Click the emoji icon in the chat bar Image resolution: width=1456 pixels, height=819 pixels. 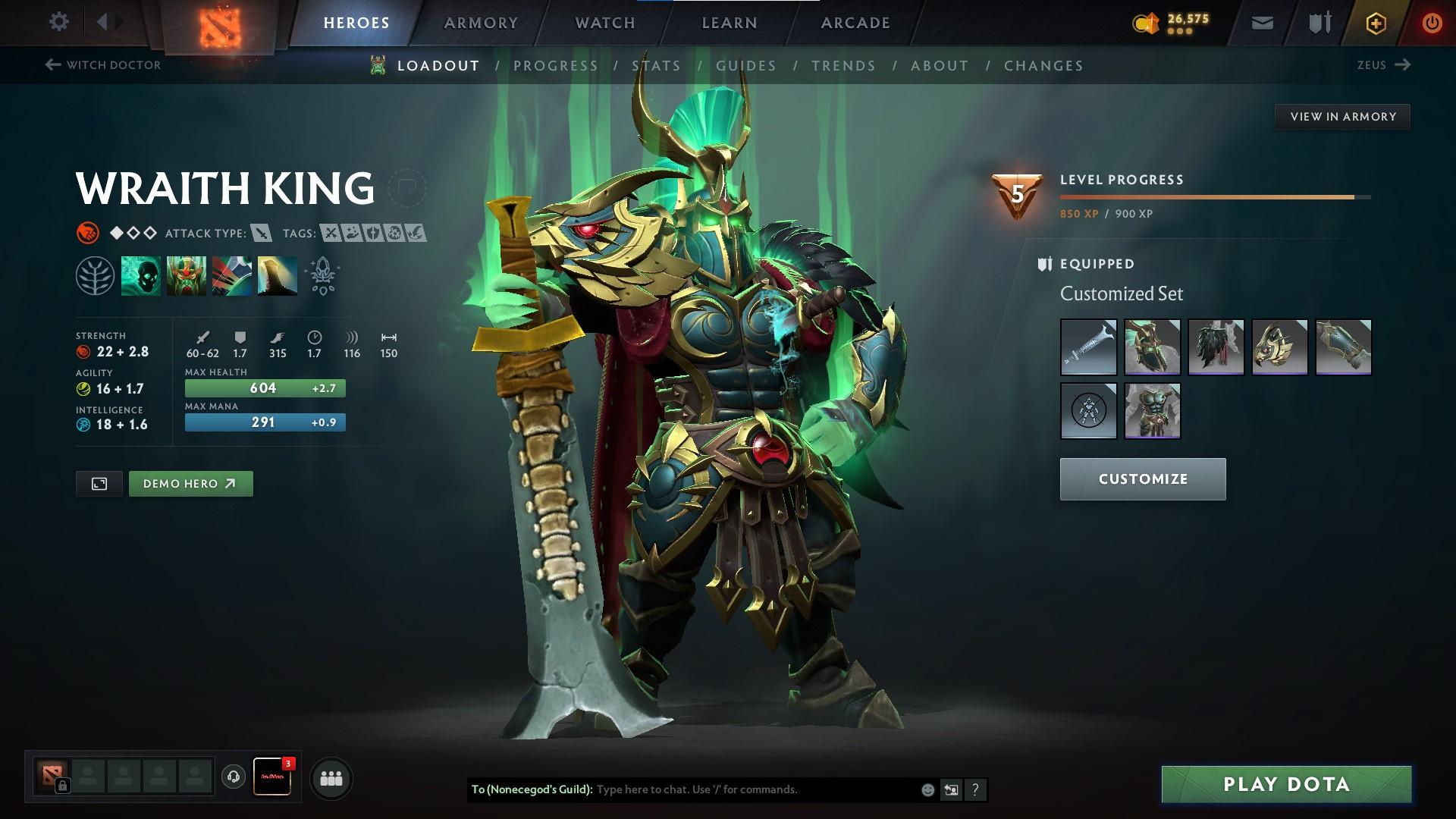point(927,789)
